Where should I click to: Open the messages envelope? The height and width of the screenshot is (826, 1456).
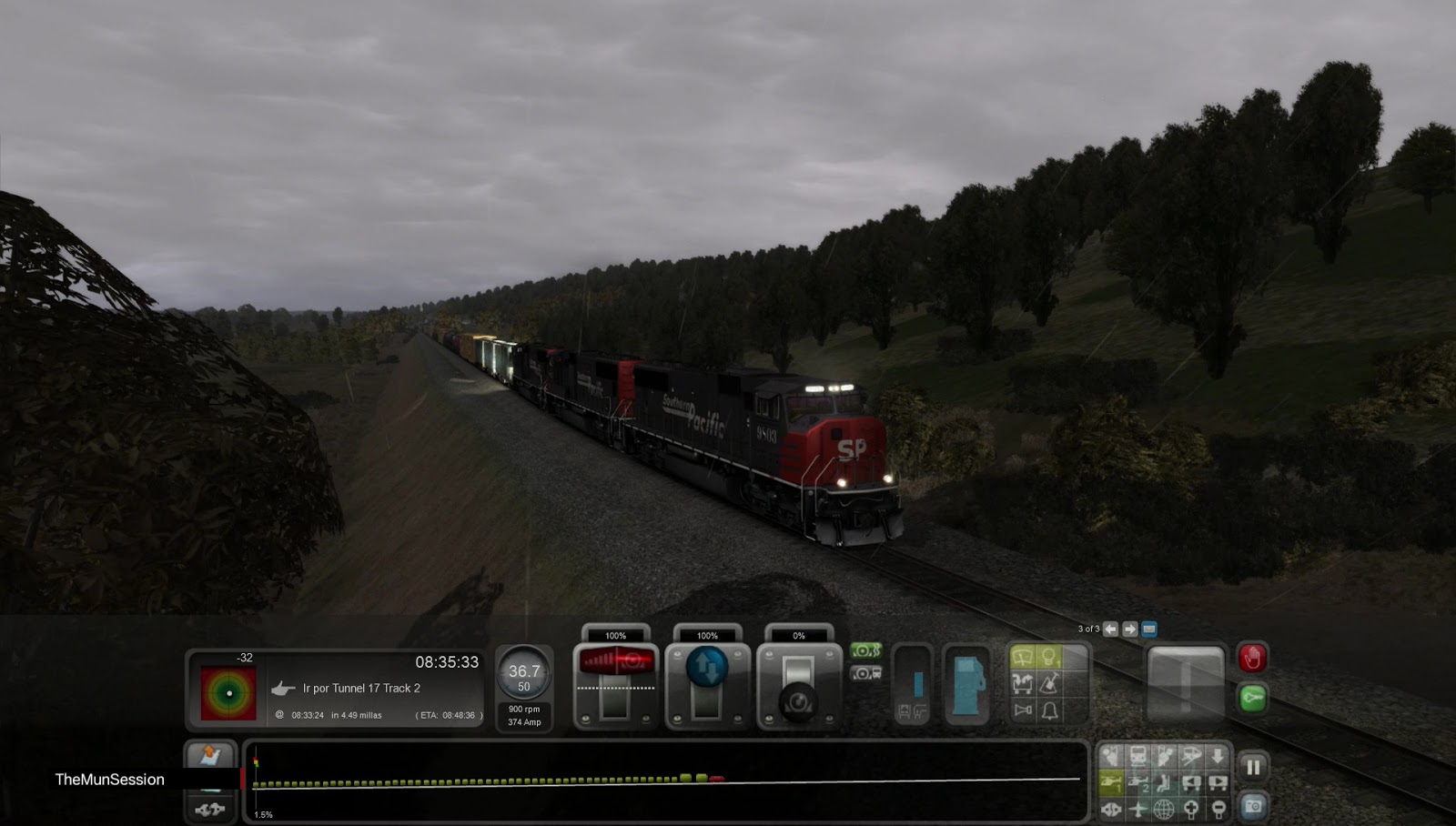coord(1149,629)
